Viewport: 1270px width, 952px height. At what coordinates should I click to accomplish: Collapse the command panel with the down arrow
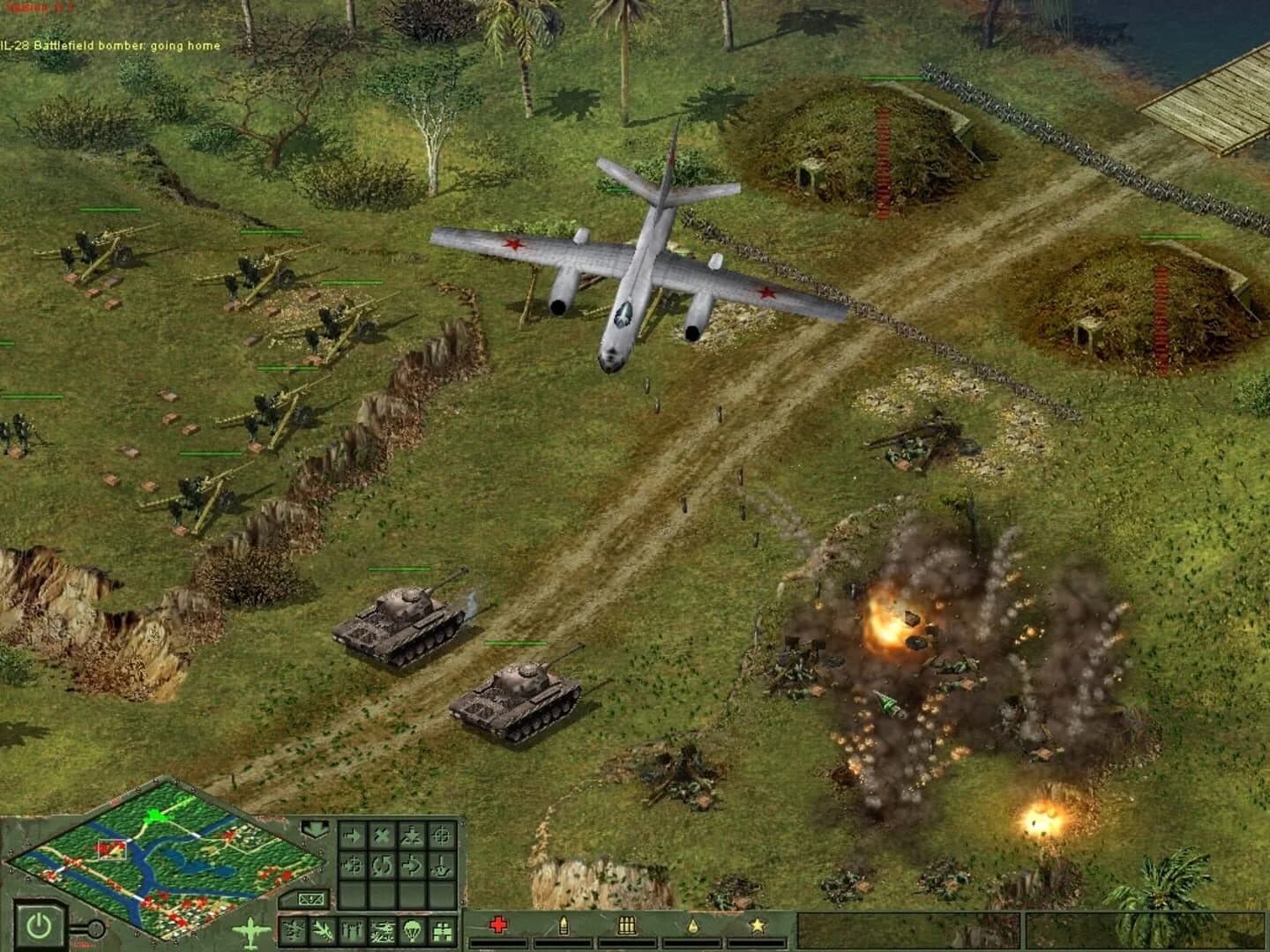315,829
